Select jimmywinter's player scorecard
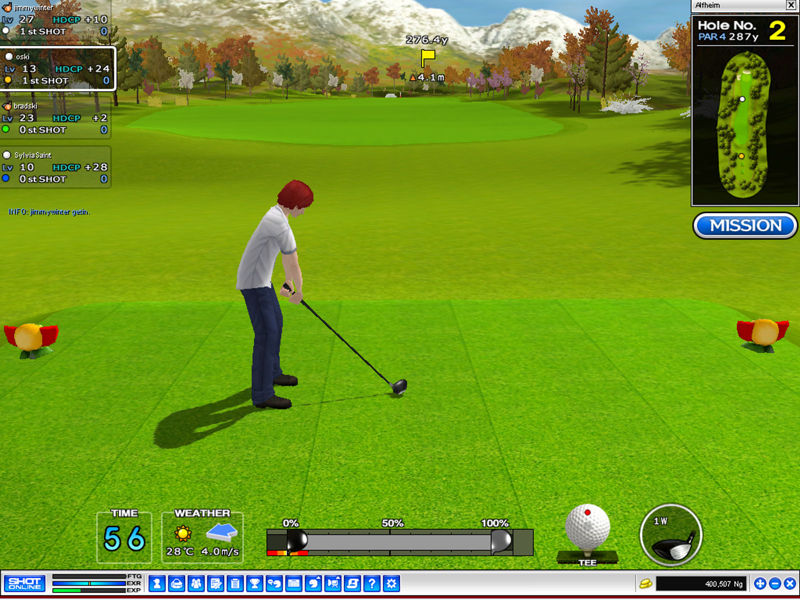800x600 pixels. point(56,19)
